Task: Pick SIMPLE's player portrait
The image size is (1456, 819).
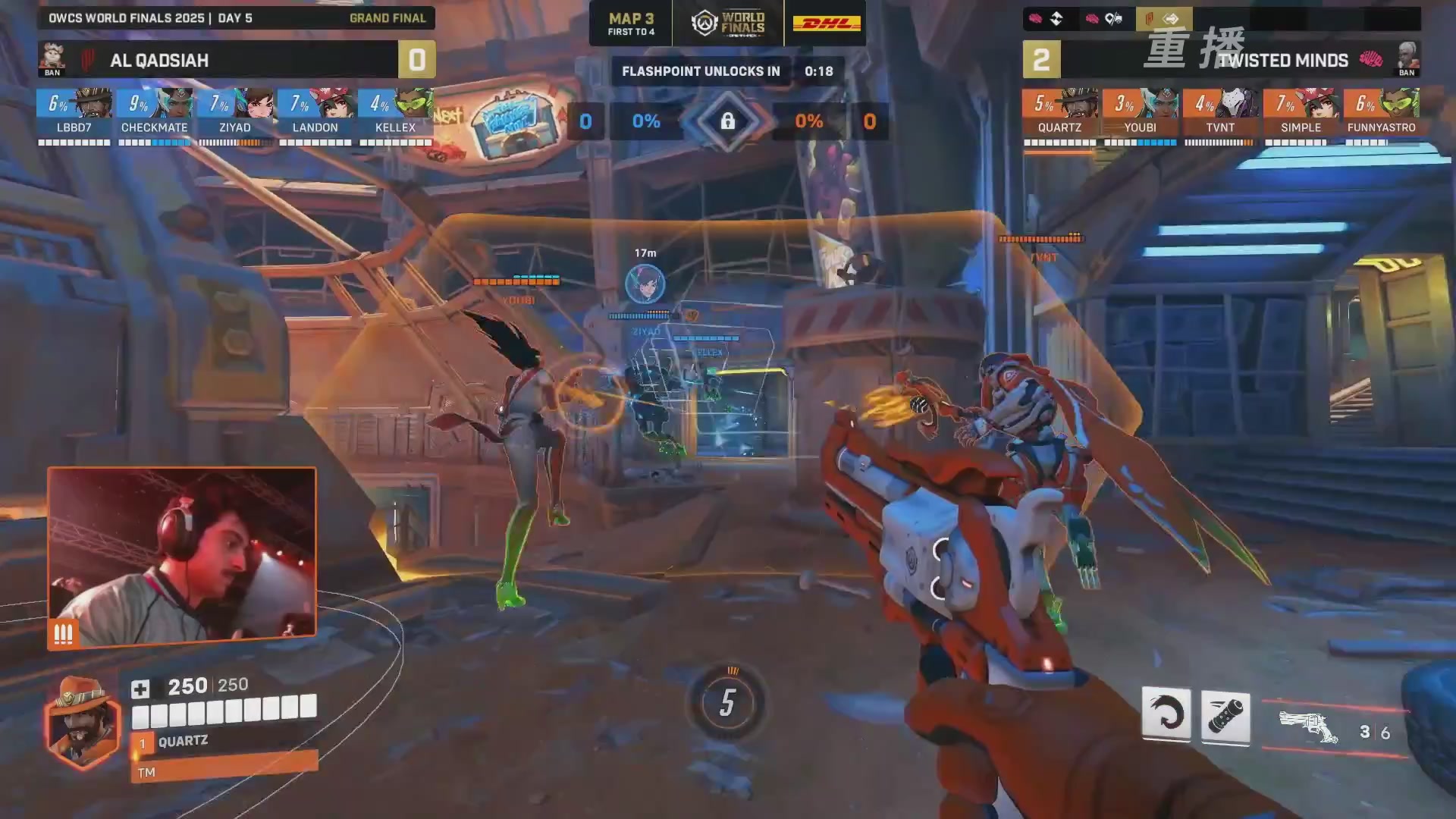Action: 1319,103
